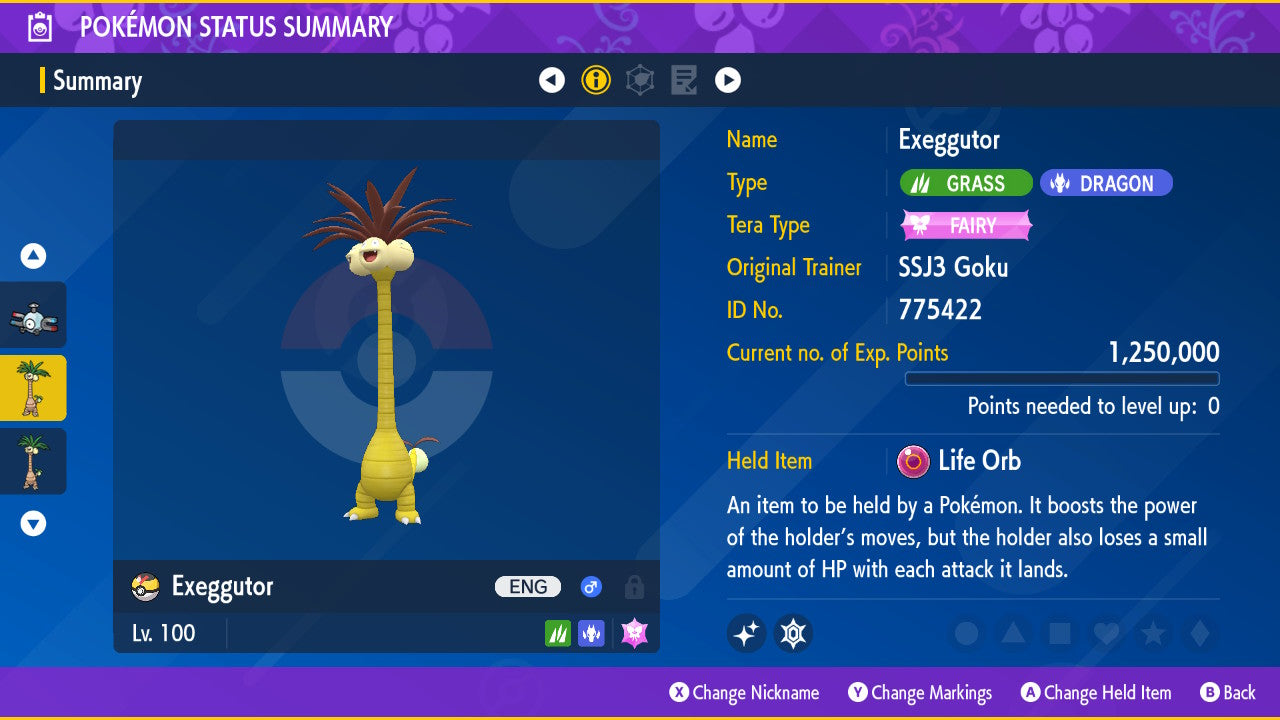Toggle the heart marking
Viewport: 1280px width, 720px height.
coord(1106,633)
